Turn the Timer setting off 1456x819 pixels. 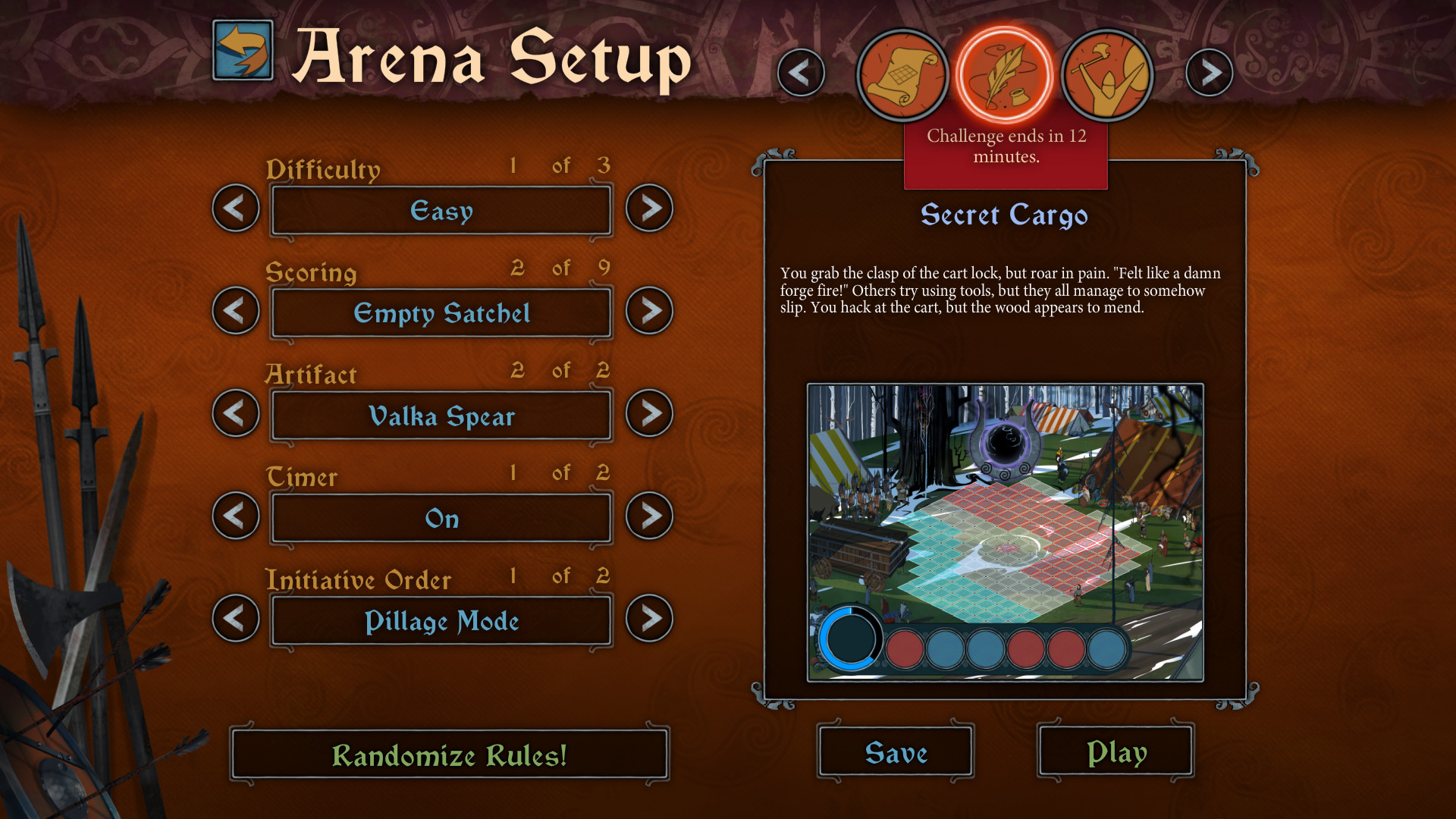point(649,516)
